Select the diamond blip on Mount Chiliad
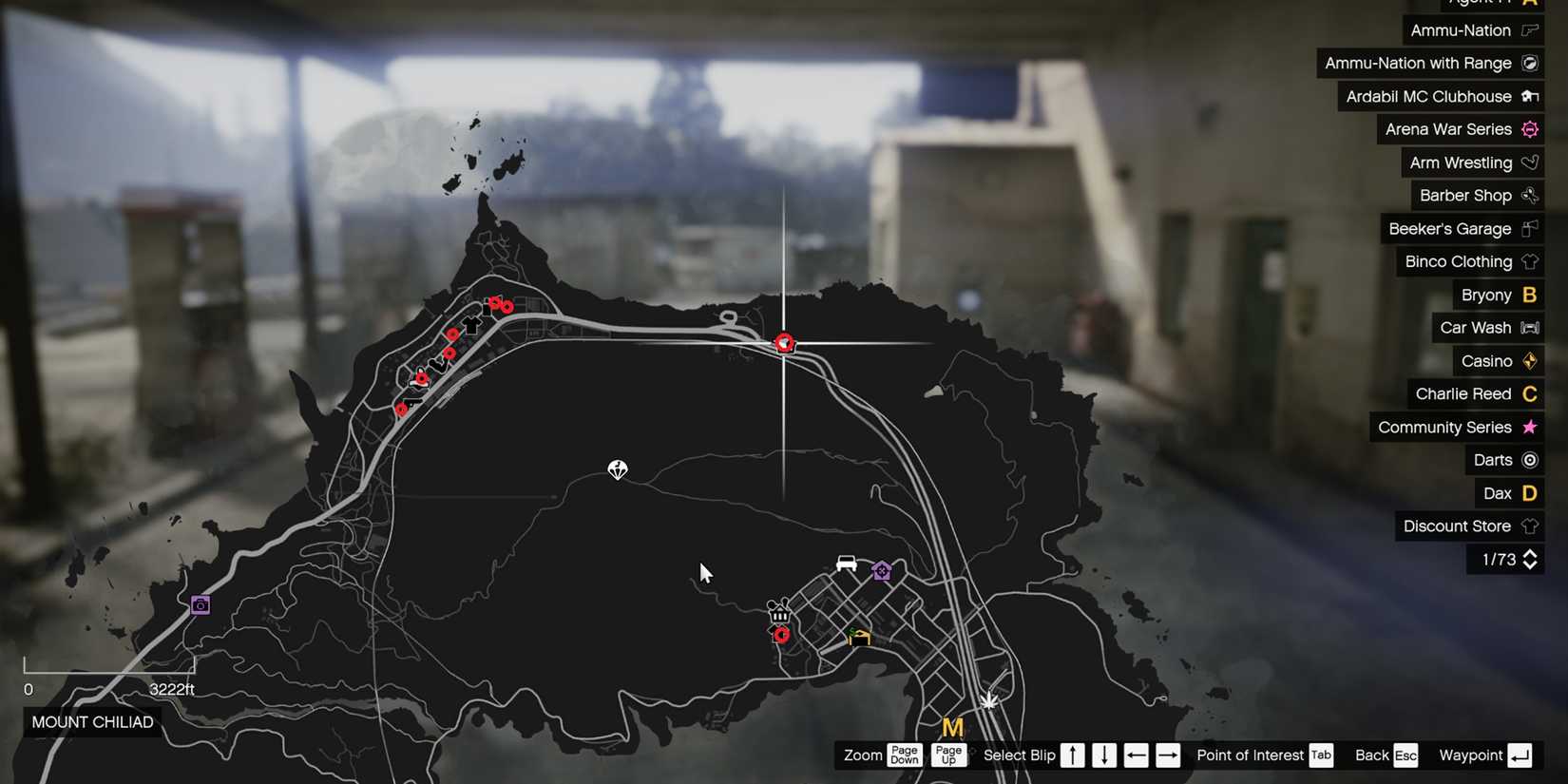 pyautogui.click(x=618, y=469)
